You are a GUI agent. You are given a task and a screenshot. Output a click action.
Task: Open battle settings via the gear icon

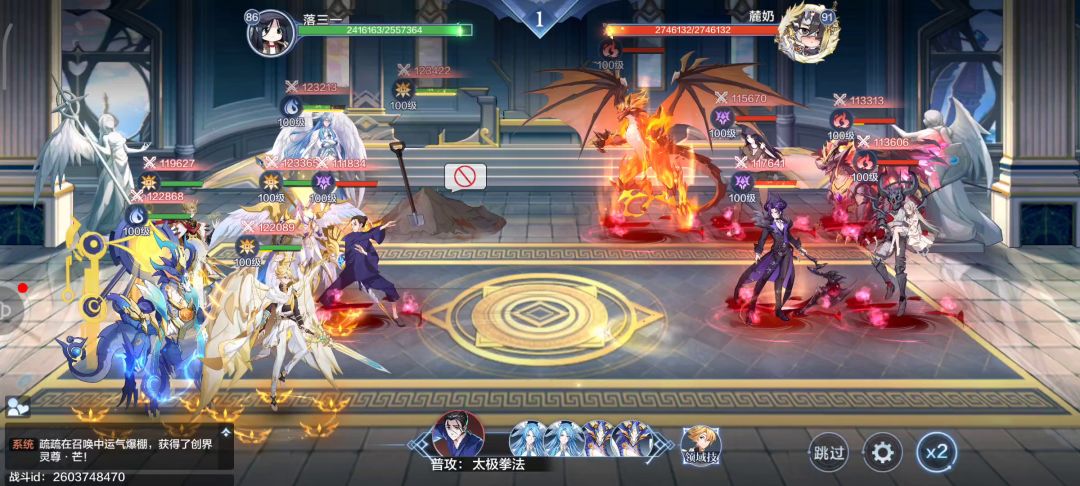(881, 453)
